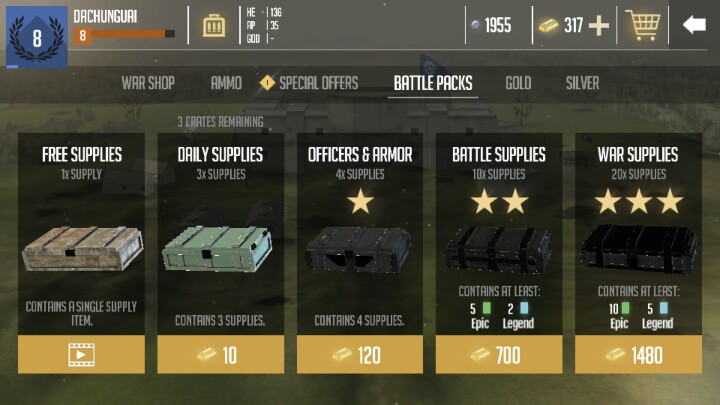
Task: Go back with the arrow button
Action: [694, 25]
